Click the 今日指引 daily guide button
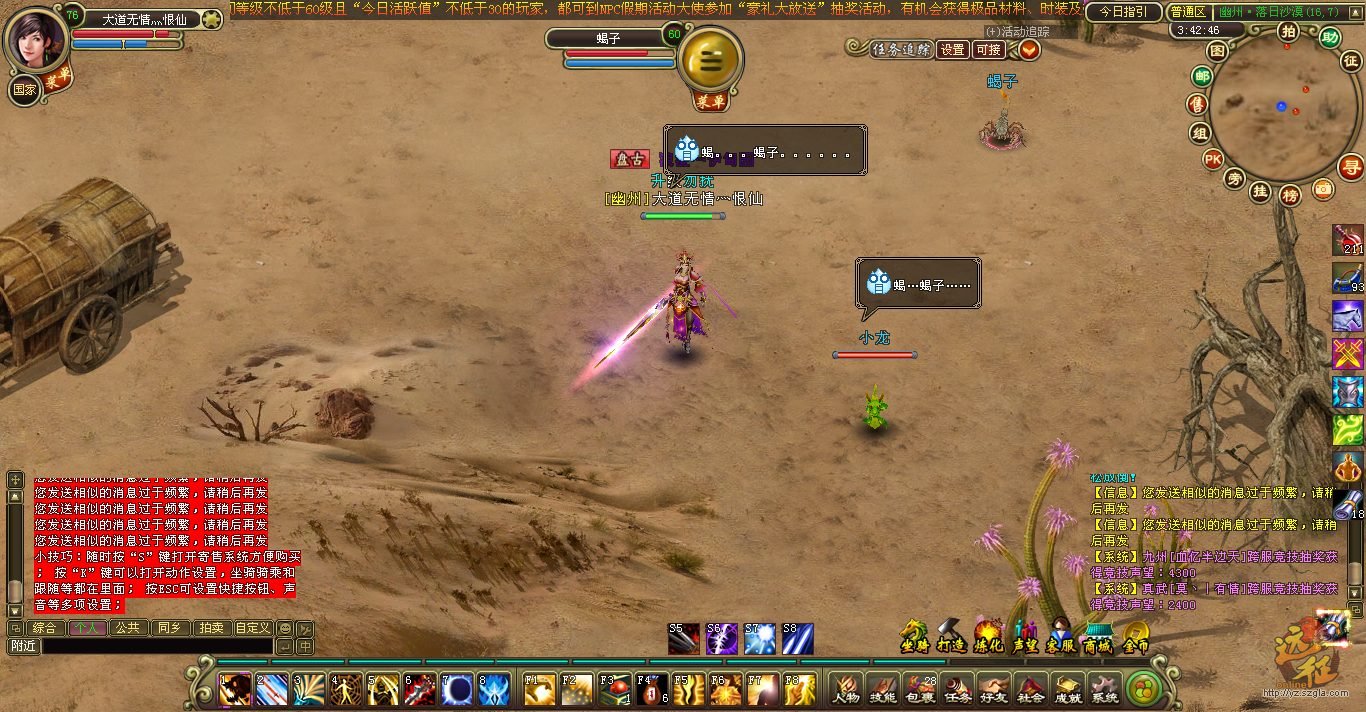Image resolution: width=1366 pixels, height=712 pixels. click(x=1123, y=12)
